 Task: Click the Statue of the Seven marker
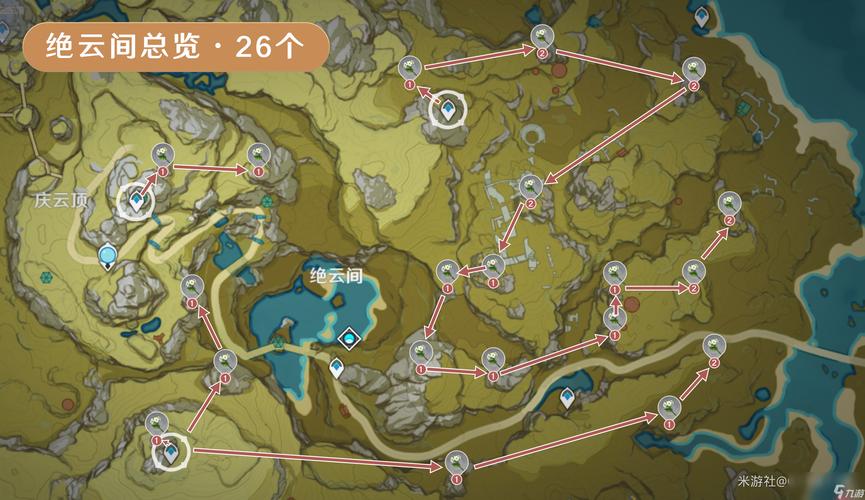[107, 257]
